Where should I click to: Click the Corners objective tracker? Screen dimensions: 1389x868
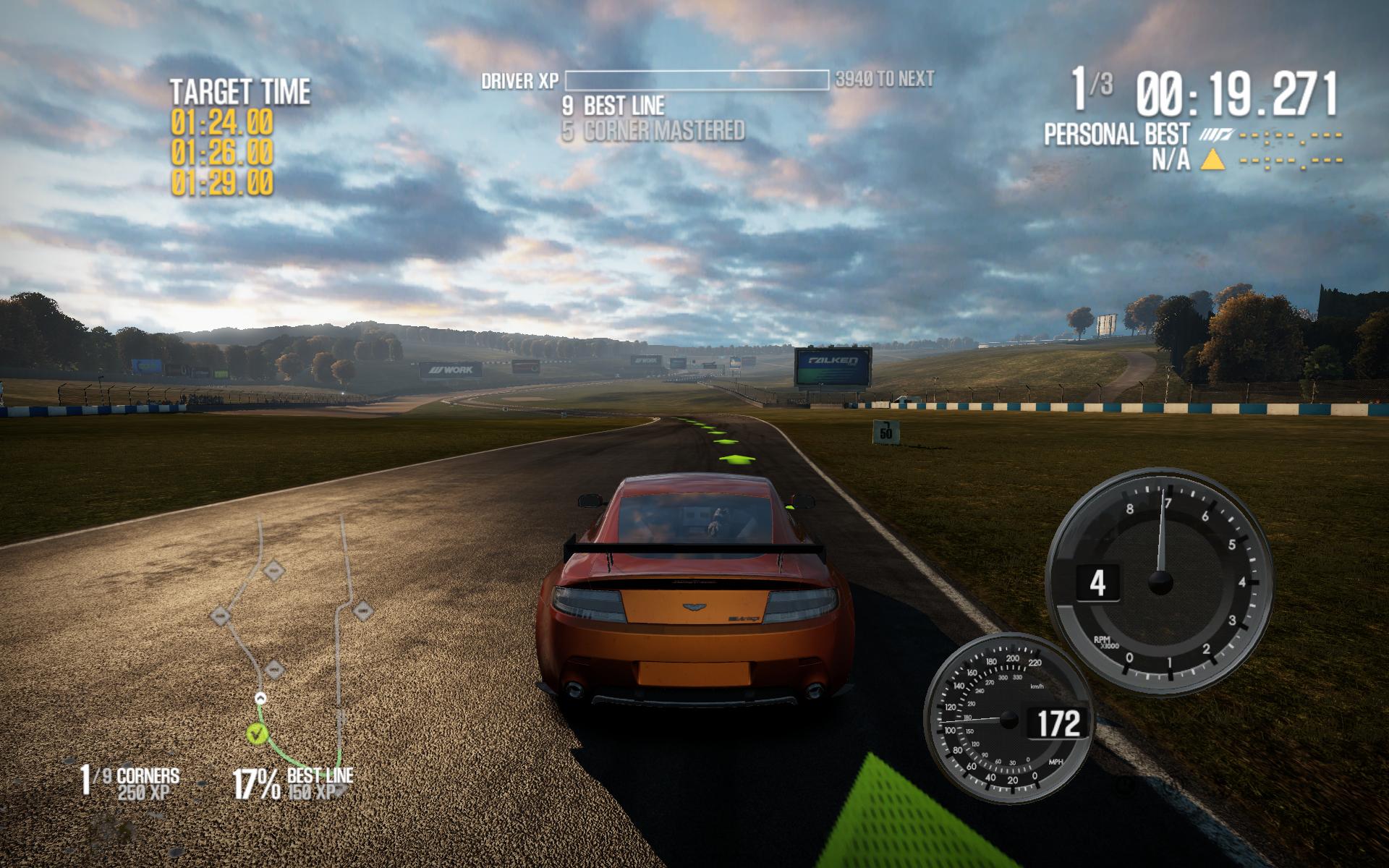[130, 783]
